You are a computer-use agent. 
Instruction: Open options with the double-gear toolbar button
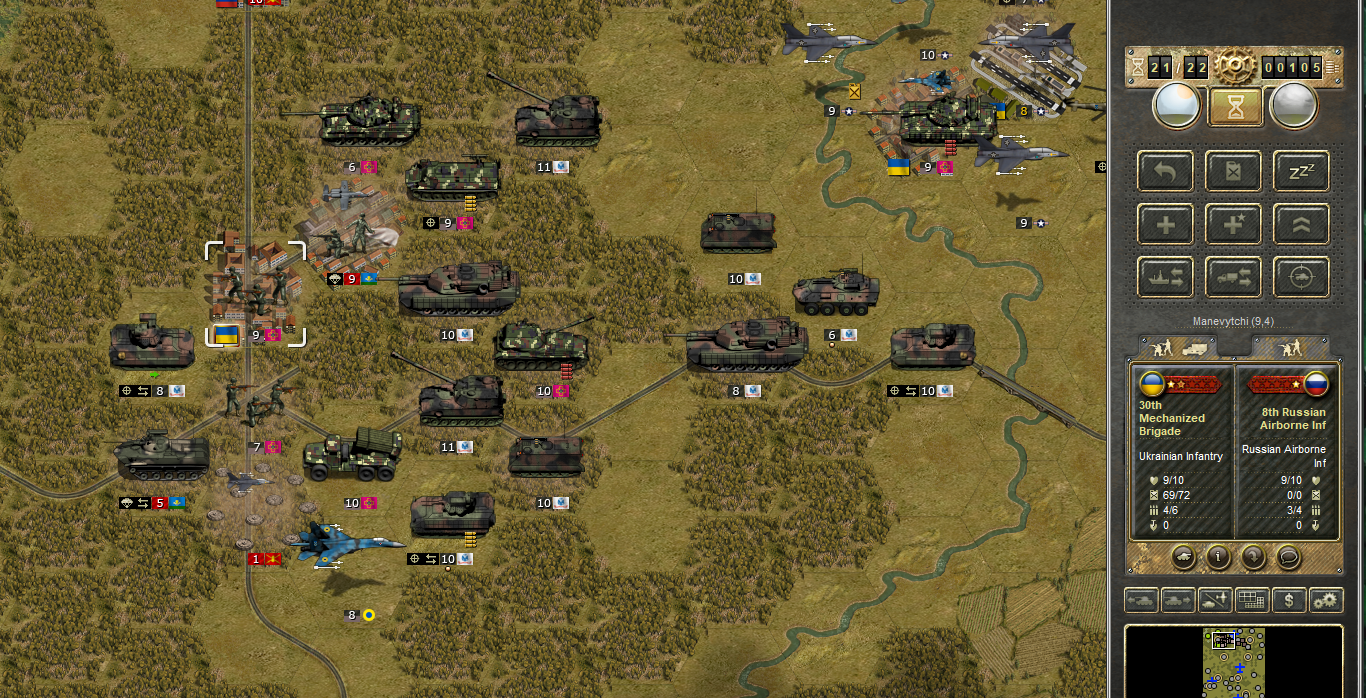coord(1326,601)
